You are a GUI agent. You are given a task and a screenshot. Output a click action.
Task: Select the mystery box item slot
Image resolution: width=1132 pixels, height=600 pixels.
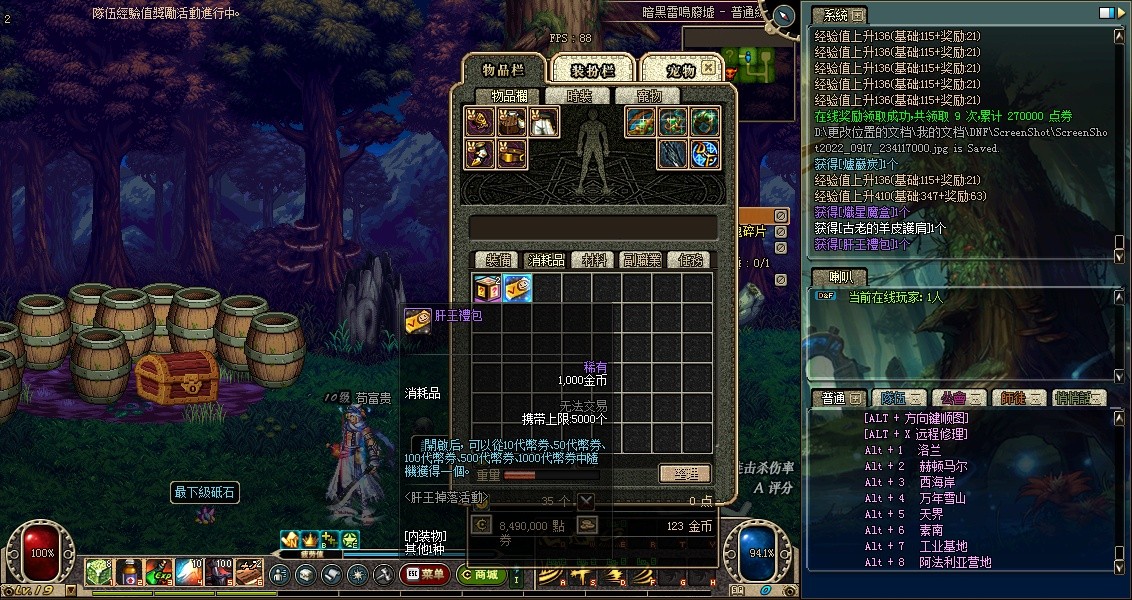tap(488, 289)
